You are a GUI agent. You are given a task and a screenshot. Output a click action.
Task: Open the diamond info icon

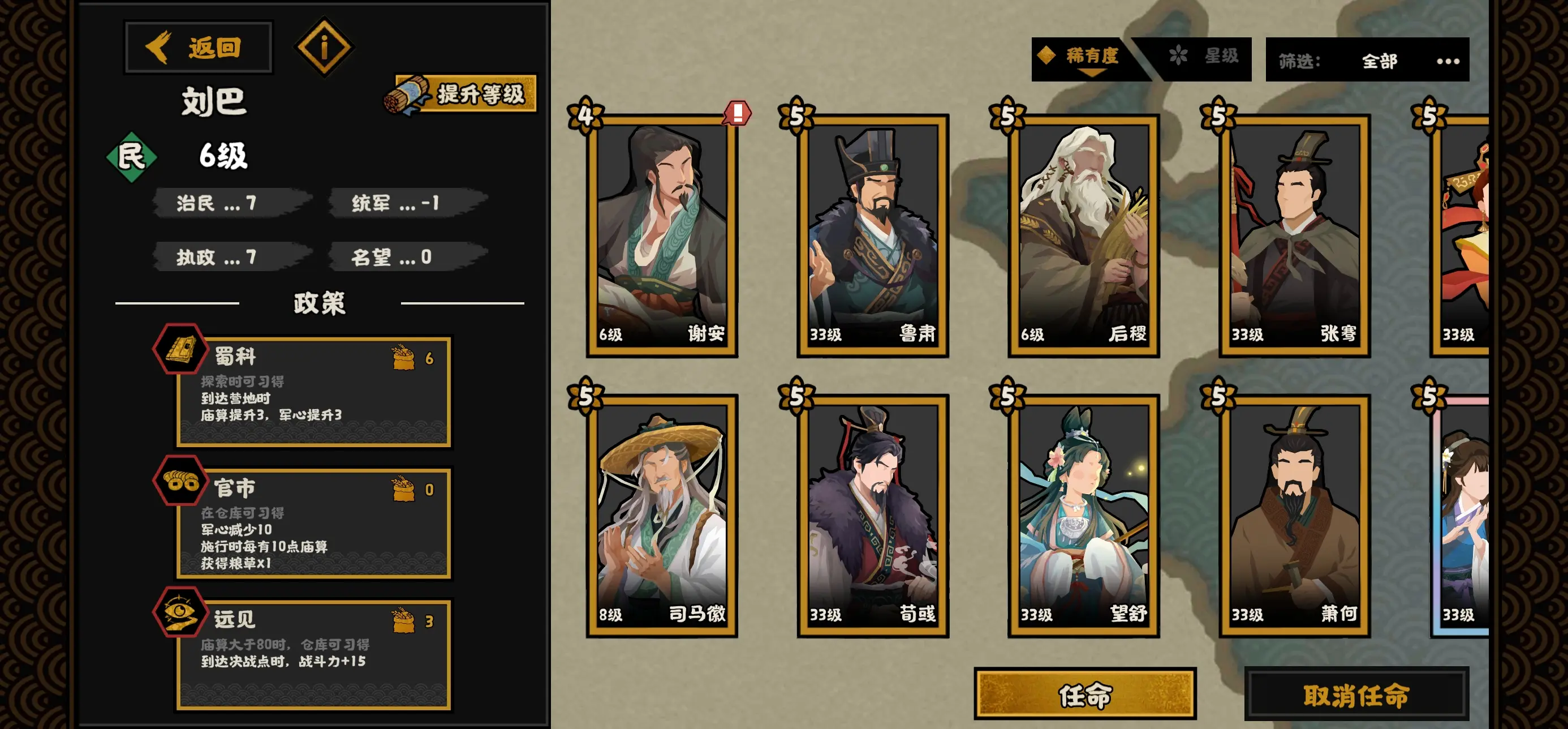tap(324, 48)
